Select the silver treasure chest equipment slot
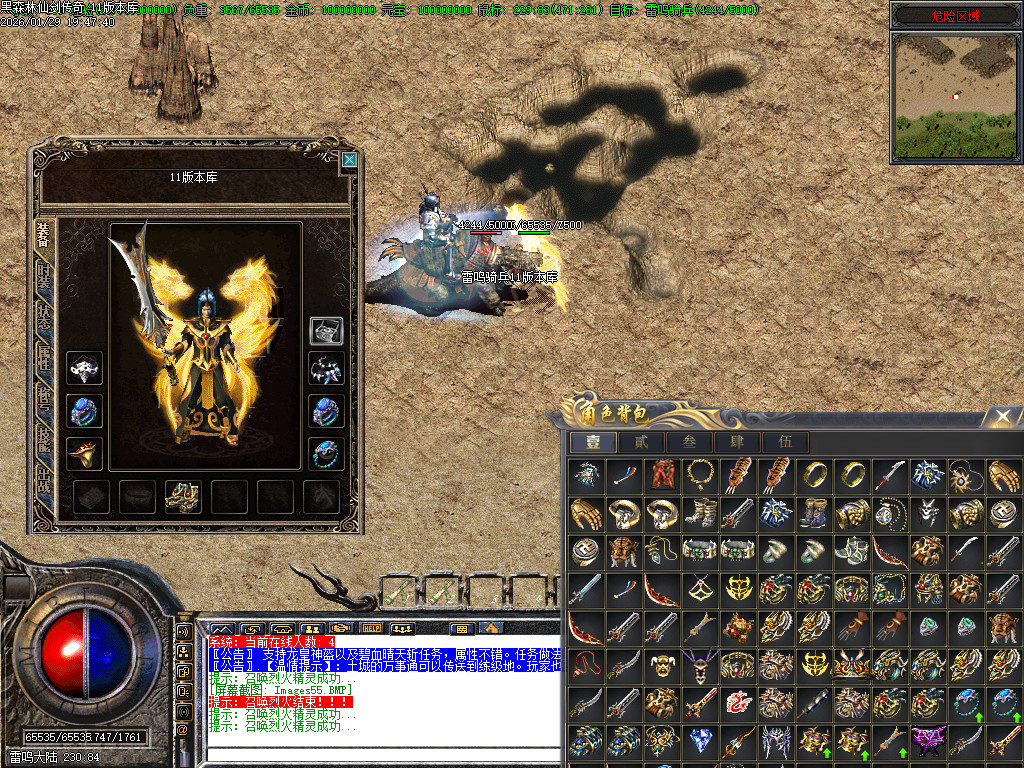1024x768 pixels. [x=326, y=330]
